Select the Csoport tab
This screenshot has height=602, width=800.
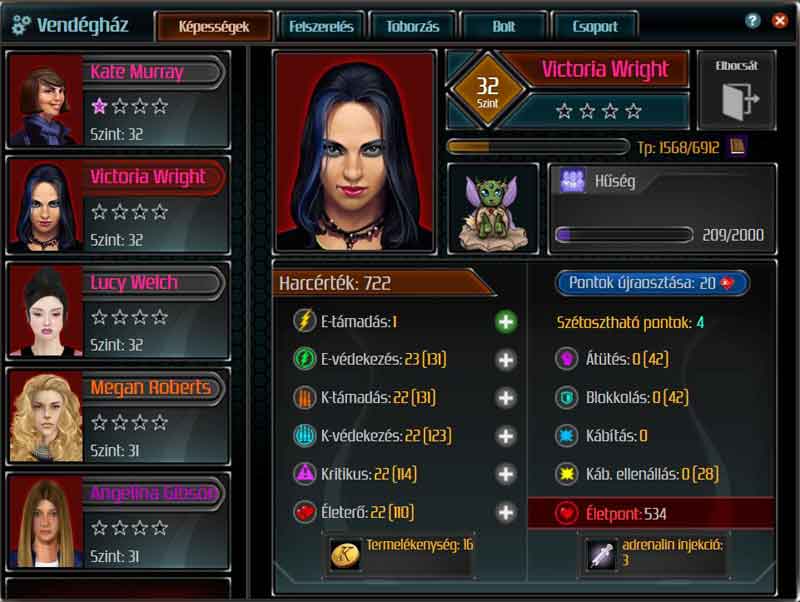click(595, 27)
